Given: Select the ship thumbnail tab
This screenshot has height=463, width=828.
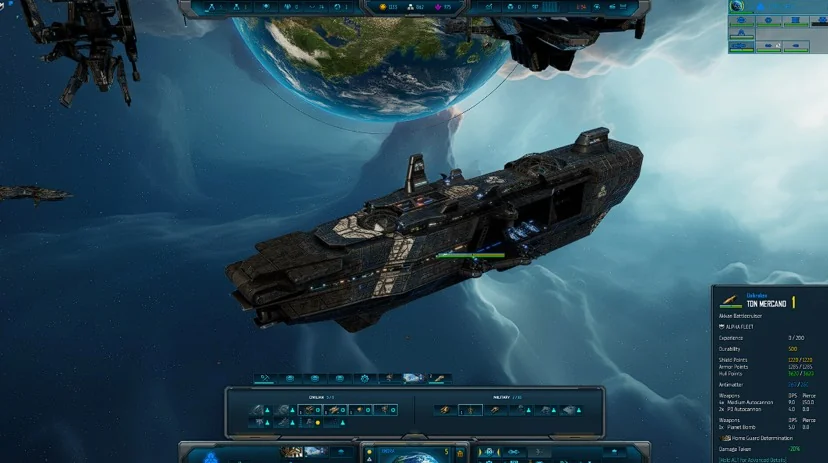Looking at the screenshot, I should 413,378.
